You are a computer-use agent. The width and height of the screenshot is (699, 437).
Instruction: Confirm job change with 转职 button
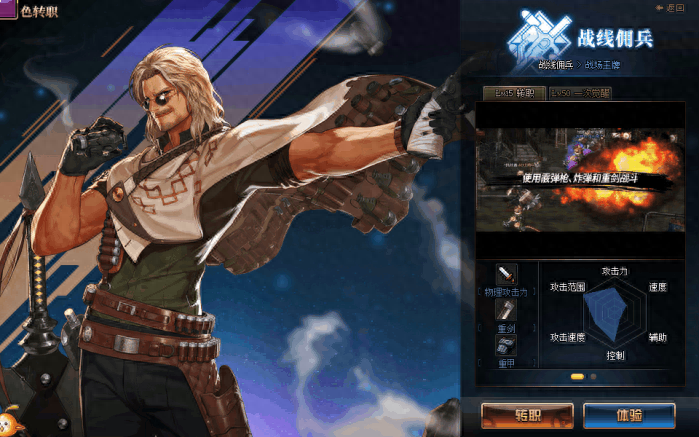coord(527,415)
